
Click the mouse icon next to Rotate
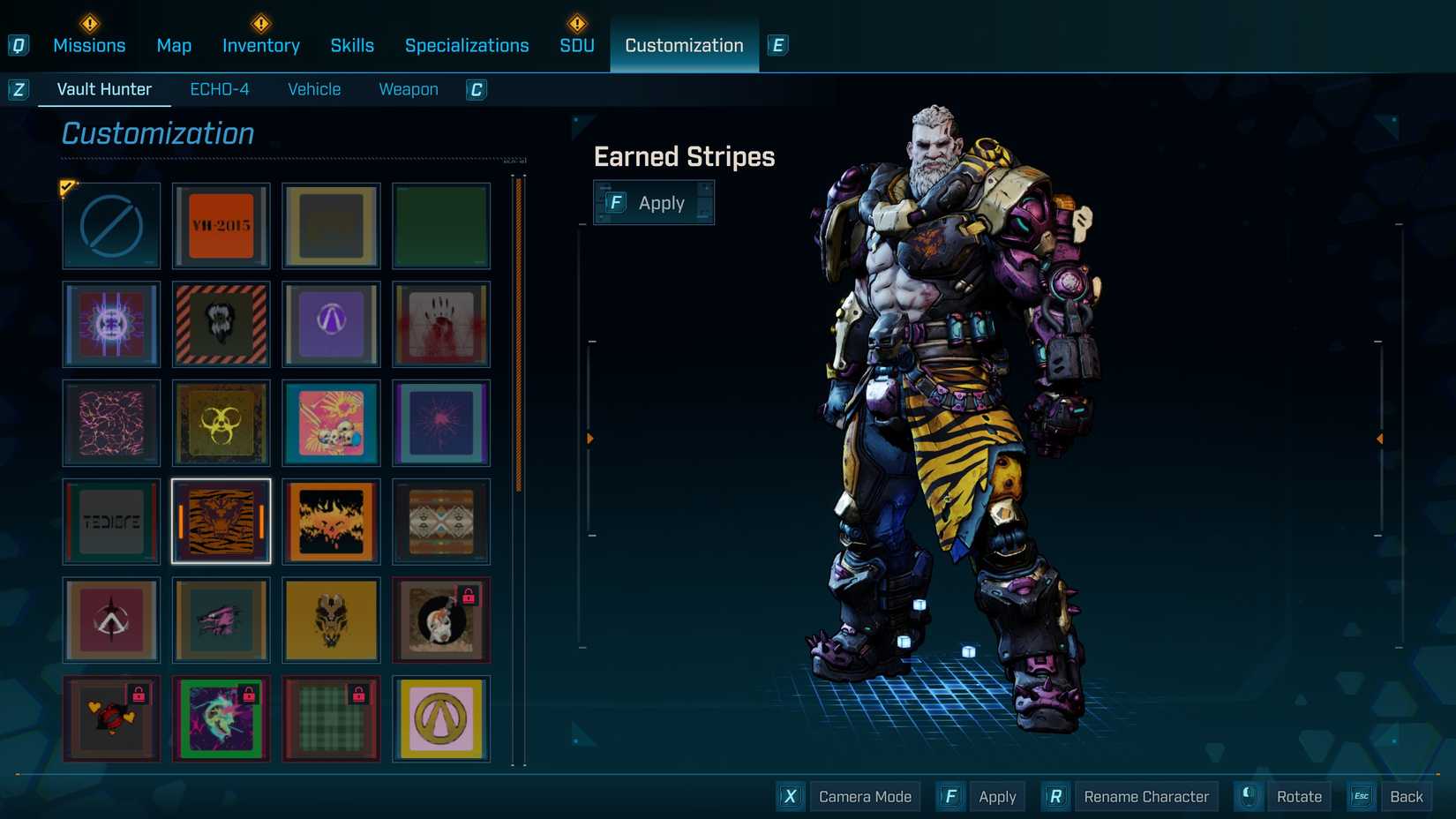(x=1247, y=796)
